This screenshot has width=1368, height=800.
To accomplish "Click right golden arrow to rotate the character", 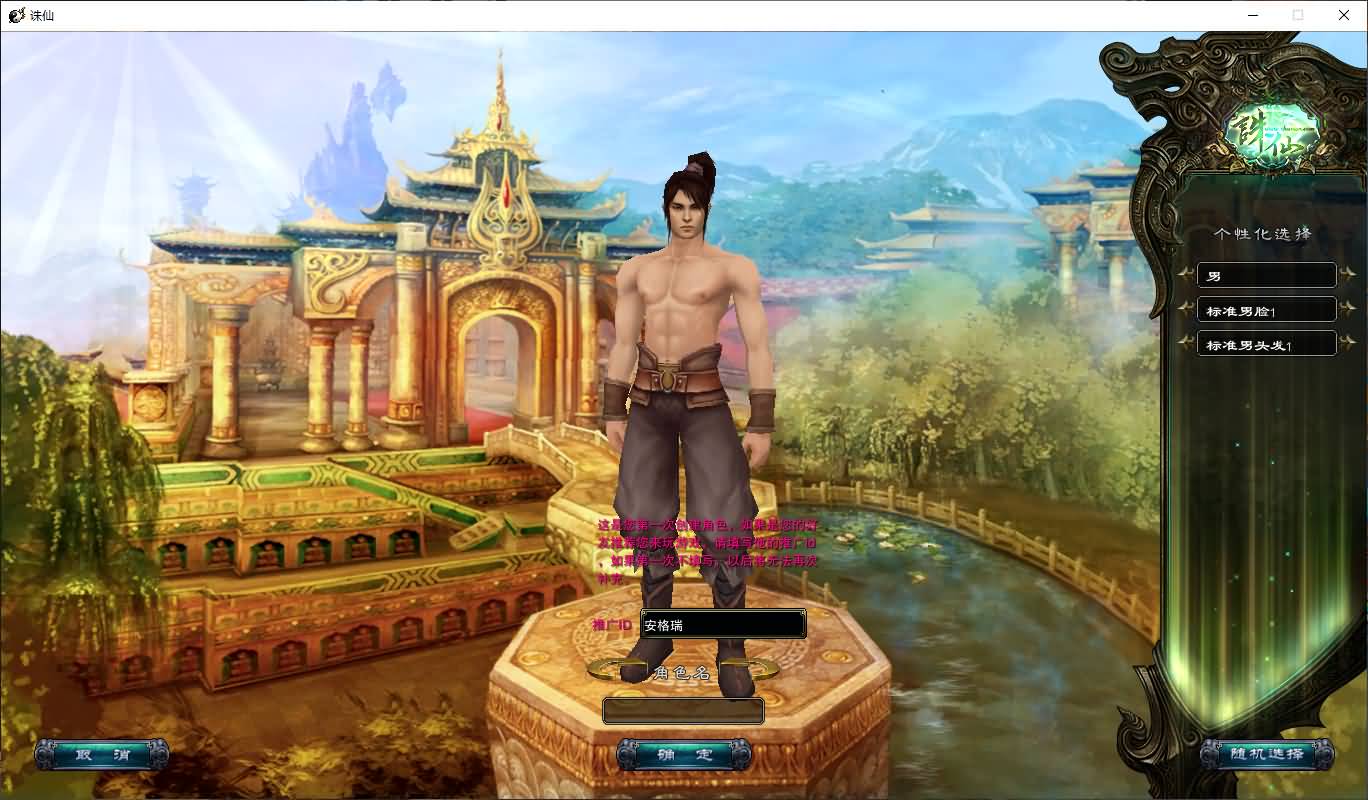I will (753, 668).
